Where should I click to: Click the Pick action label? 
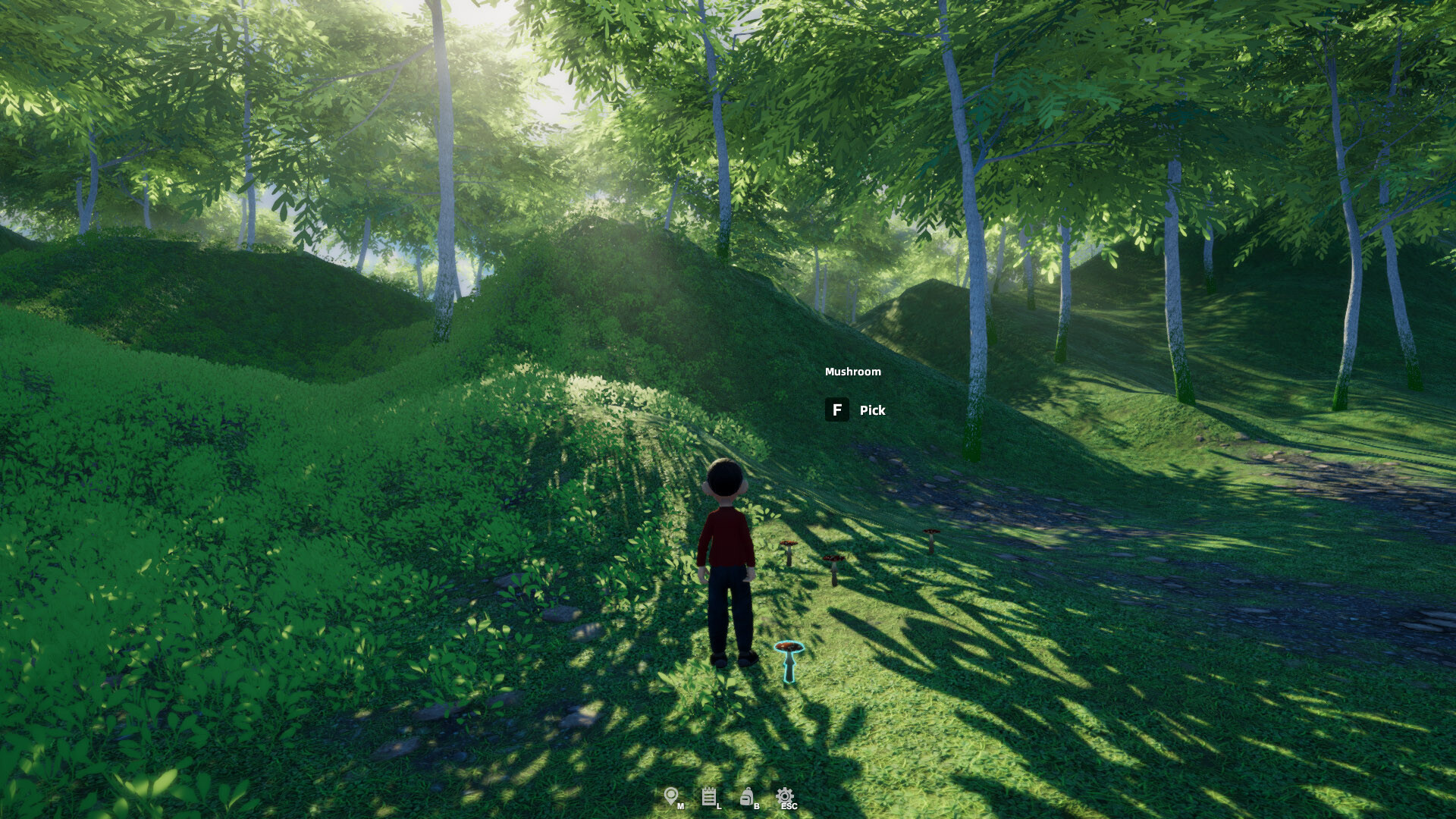pos(871,410)
